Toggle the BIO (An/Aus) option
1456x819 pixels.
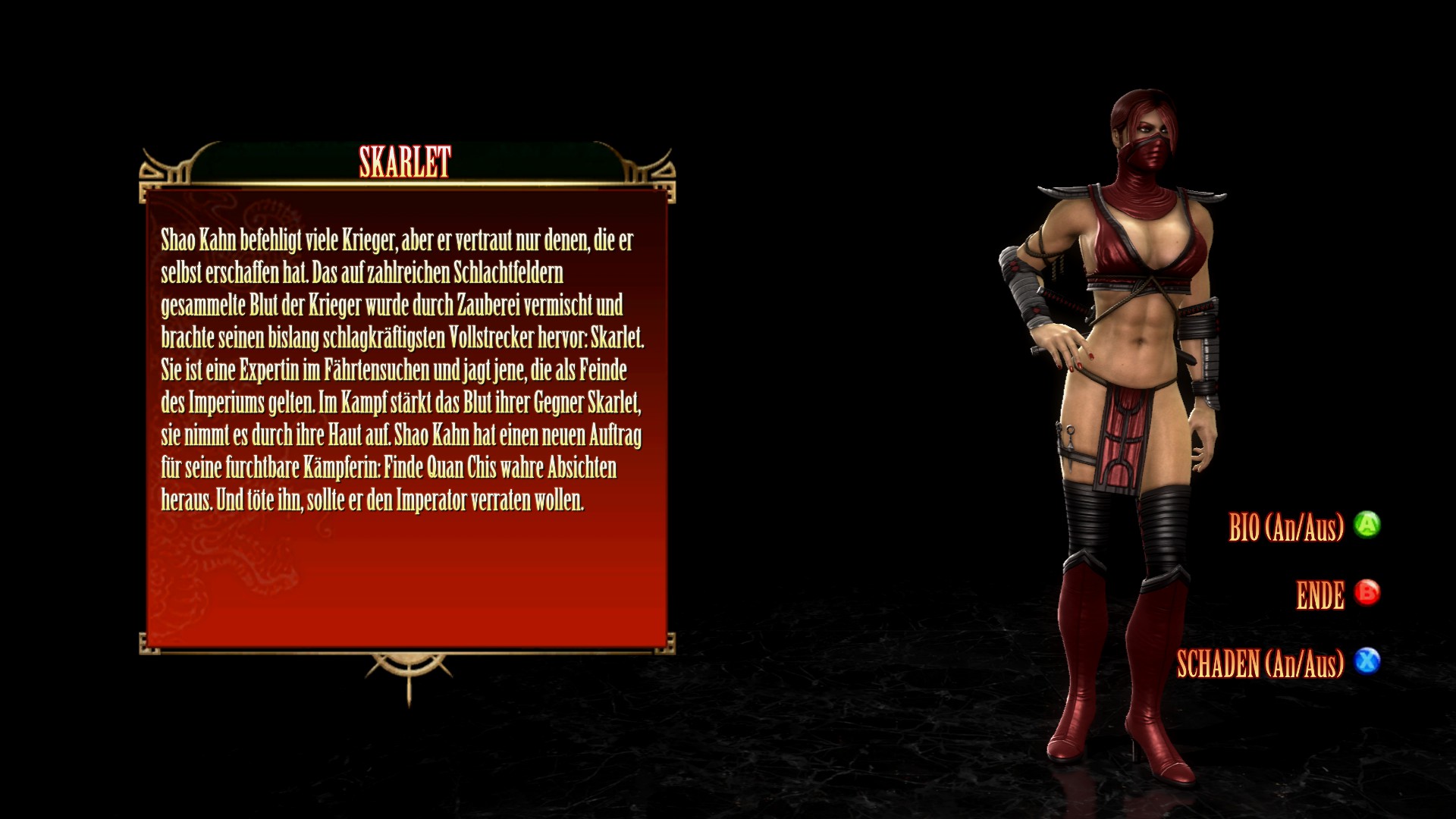pos(1286,527)
